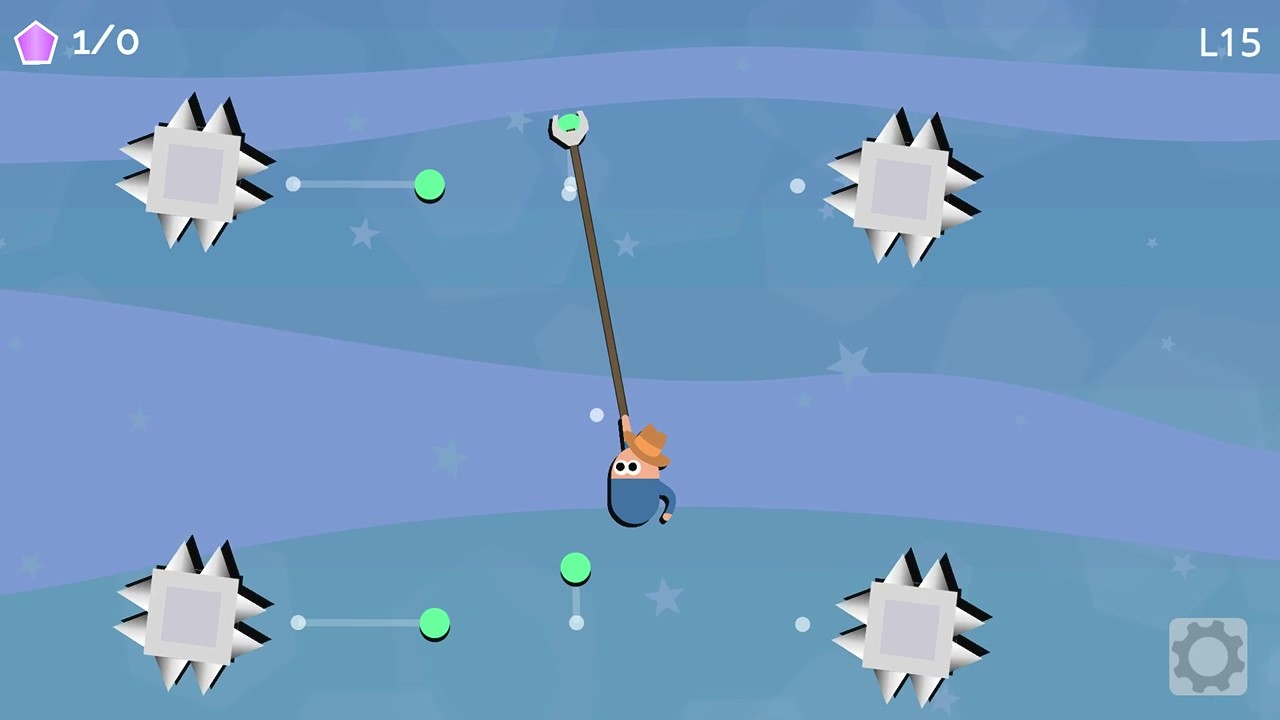The image size is (1280, 720).
Task: Open the settings gear icon
Action: tap(1208, 655)
